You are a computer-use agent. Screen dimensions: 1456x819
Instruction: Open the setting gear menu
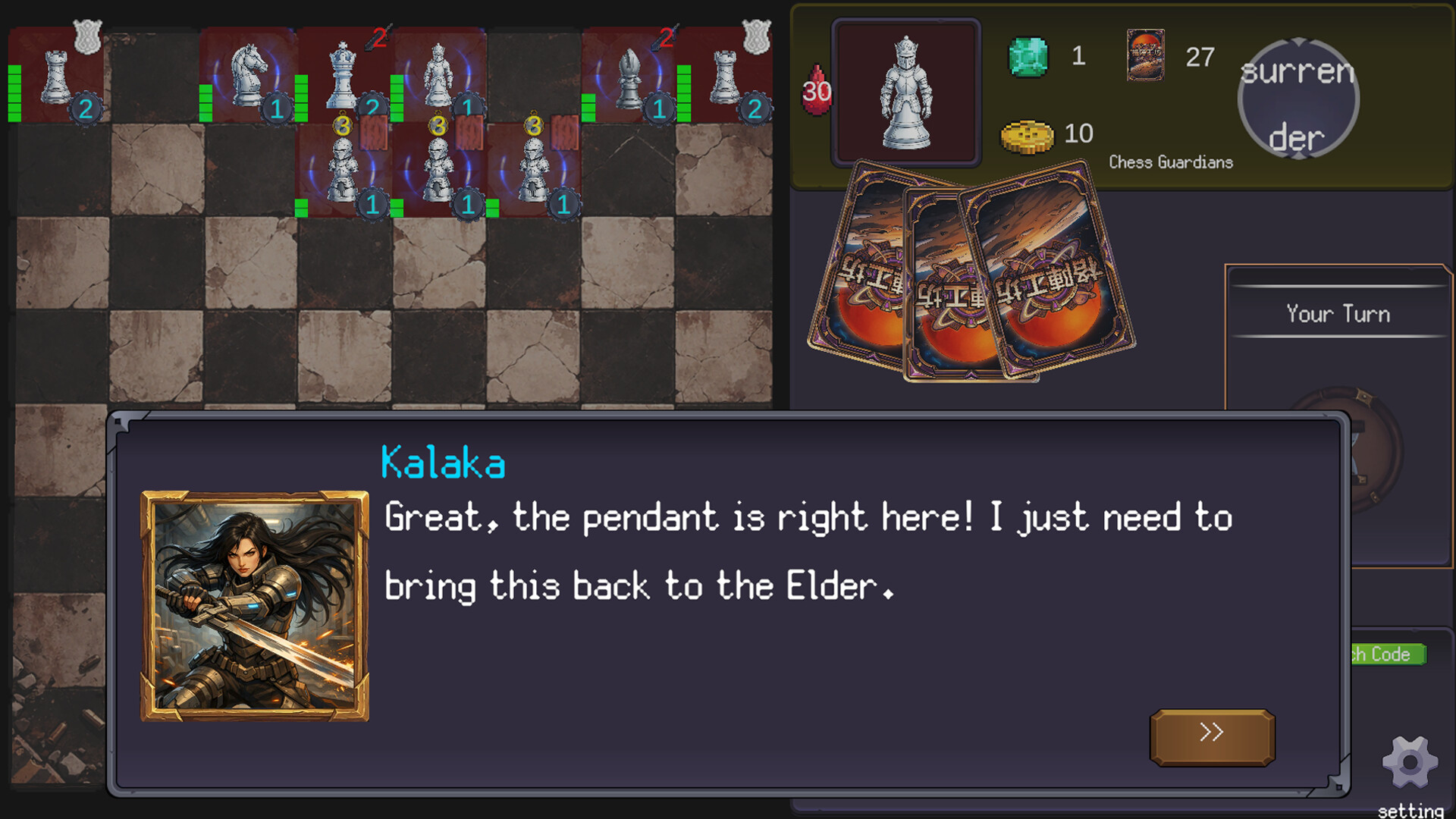[1410, 764]
